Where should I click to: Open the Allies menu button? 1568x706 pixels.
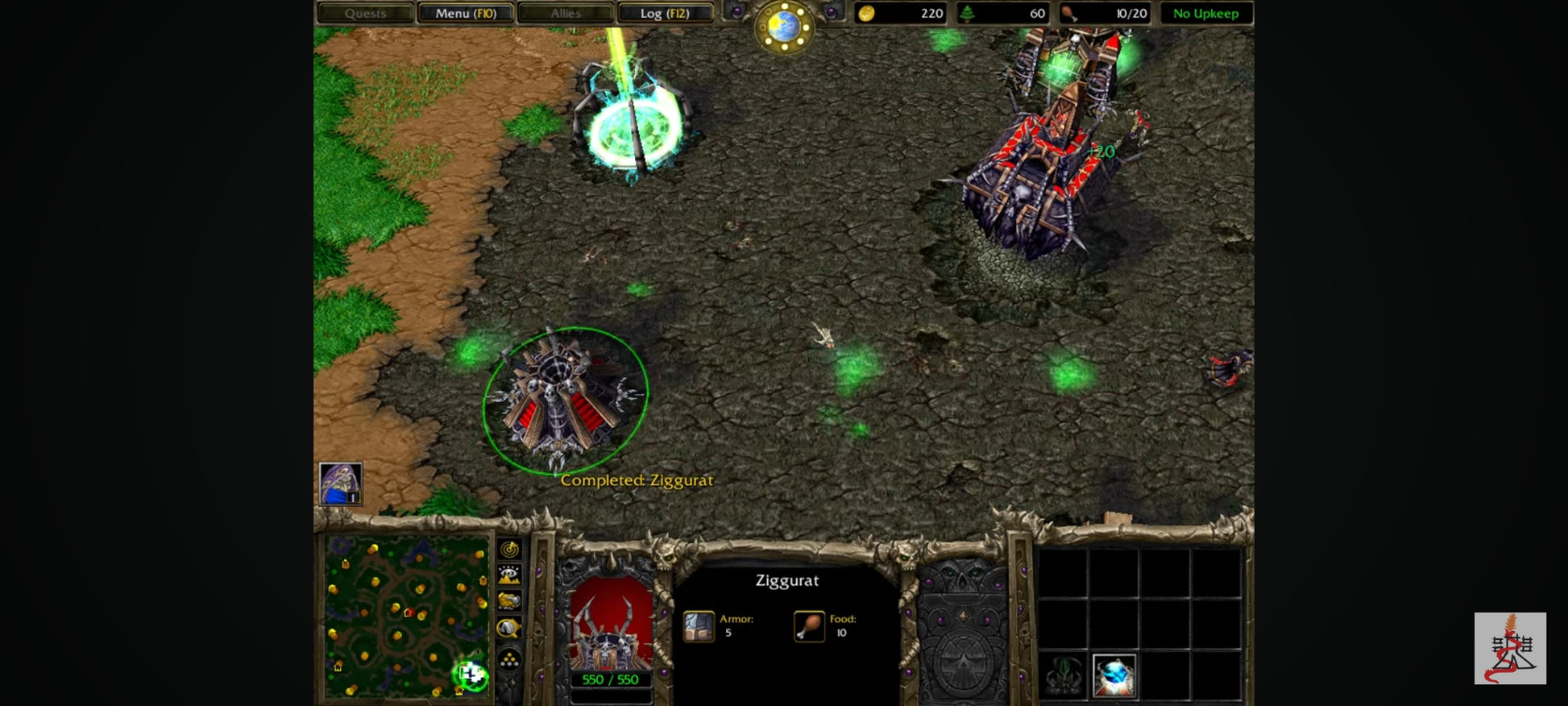(566, 14)
